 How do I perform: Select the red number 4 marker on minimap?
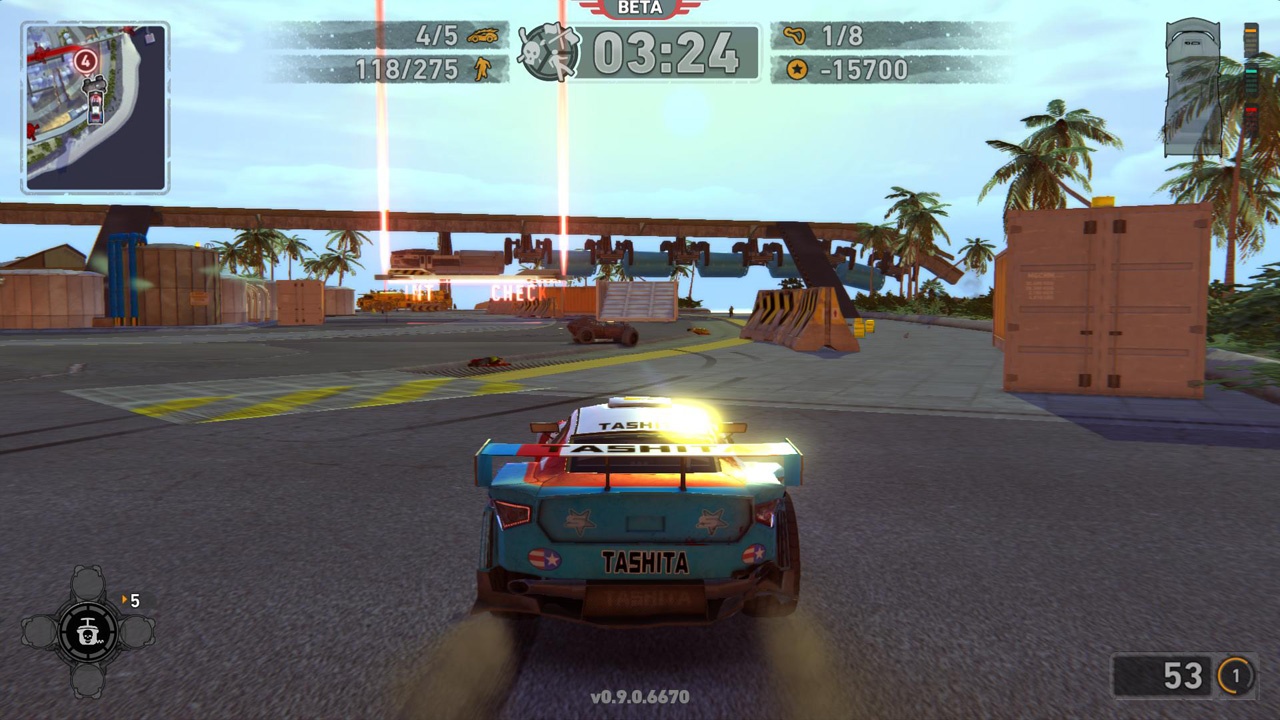pyautogui.click(x=86, y=61)
